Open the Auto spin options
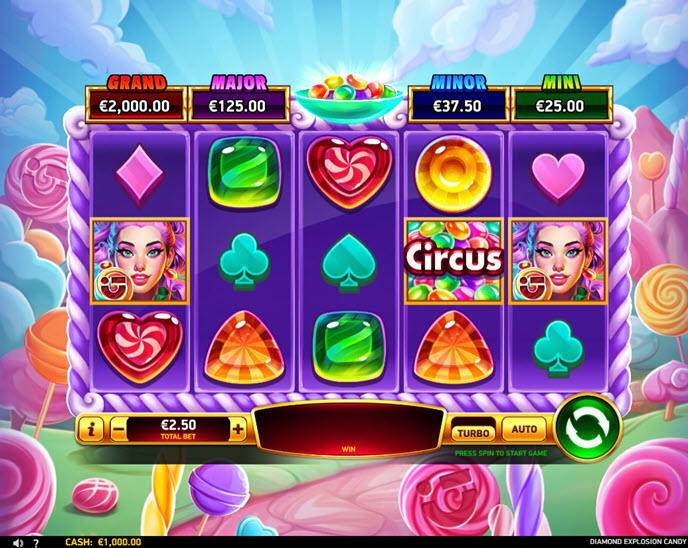The height and width of the screenshot is (548, 688). click(524, 430)
